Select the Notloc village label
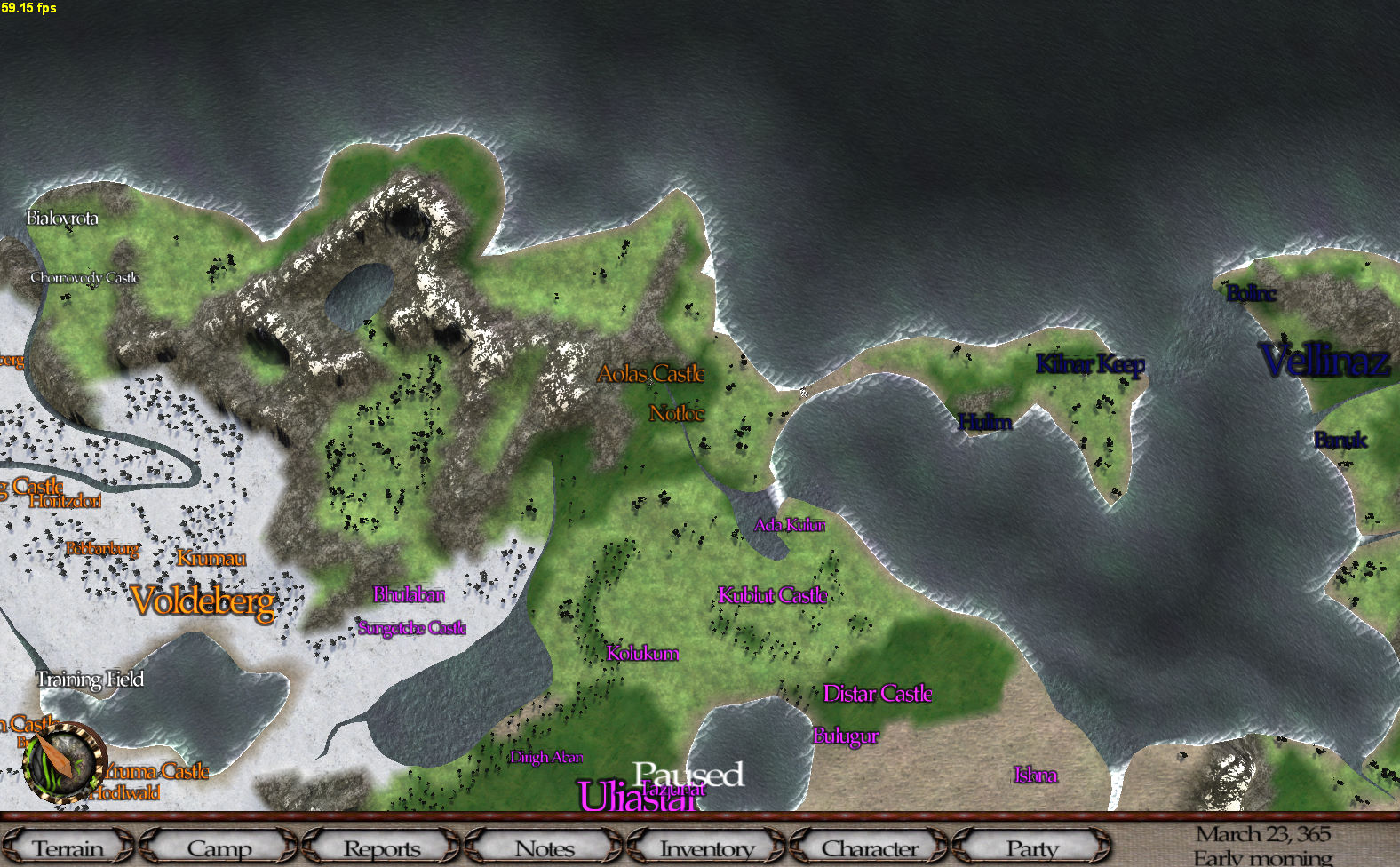 coord(676,413)
